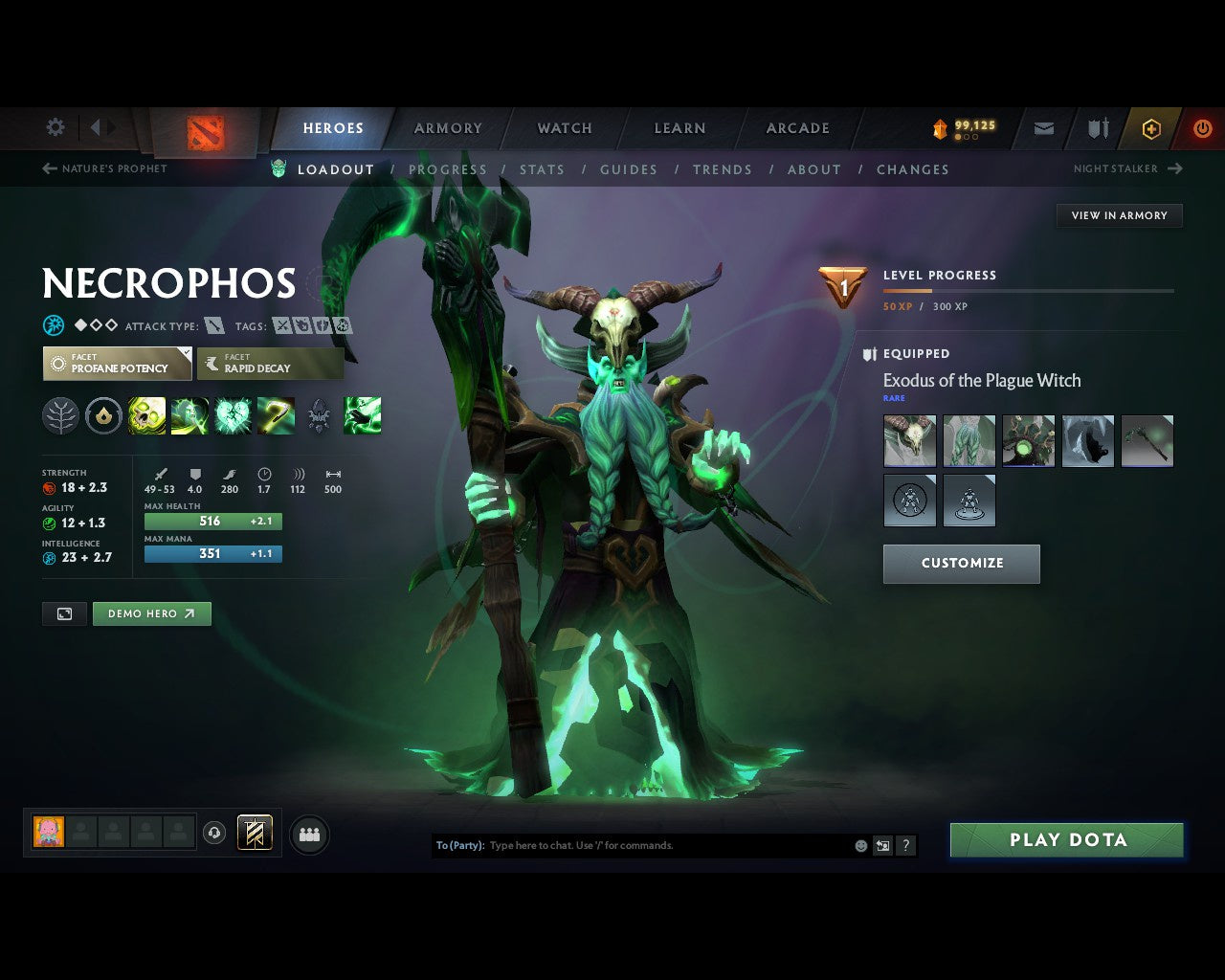Select the Reaper's Scythe ultimate ability icon
Viewport: 1225px width, 980px height.
click(x=276, y=414)
